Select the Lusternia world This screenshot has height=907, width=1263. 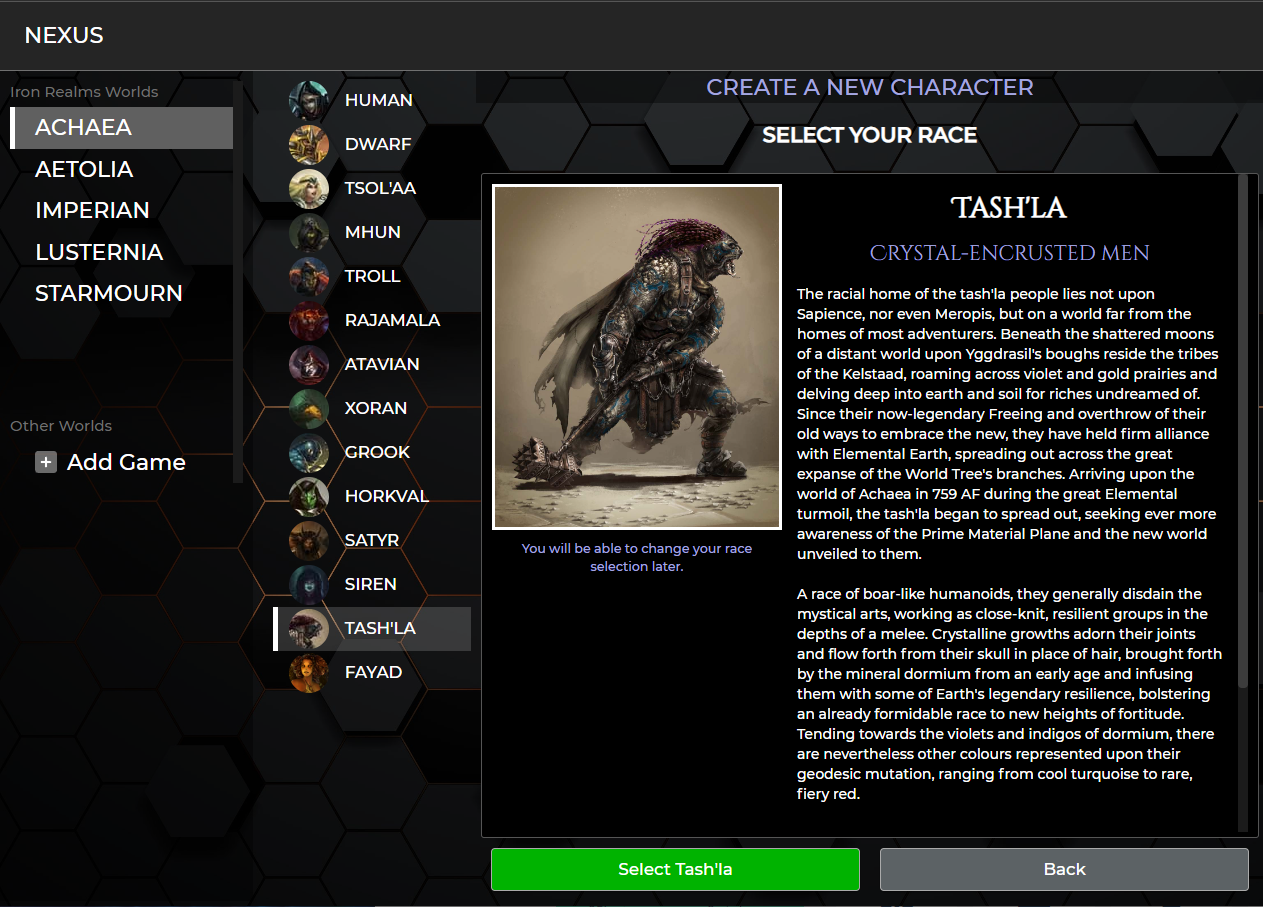99,252
